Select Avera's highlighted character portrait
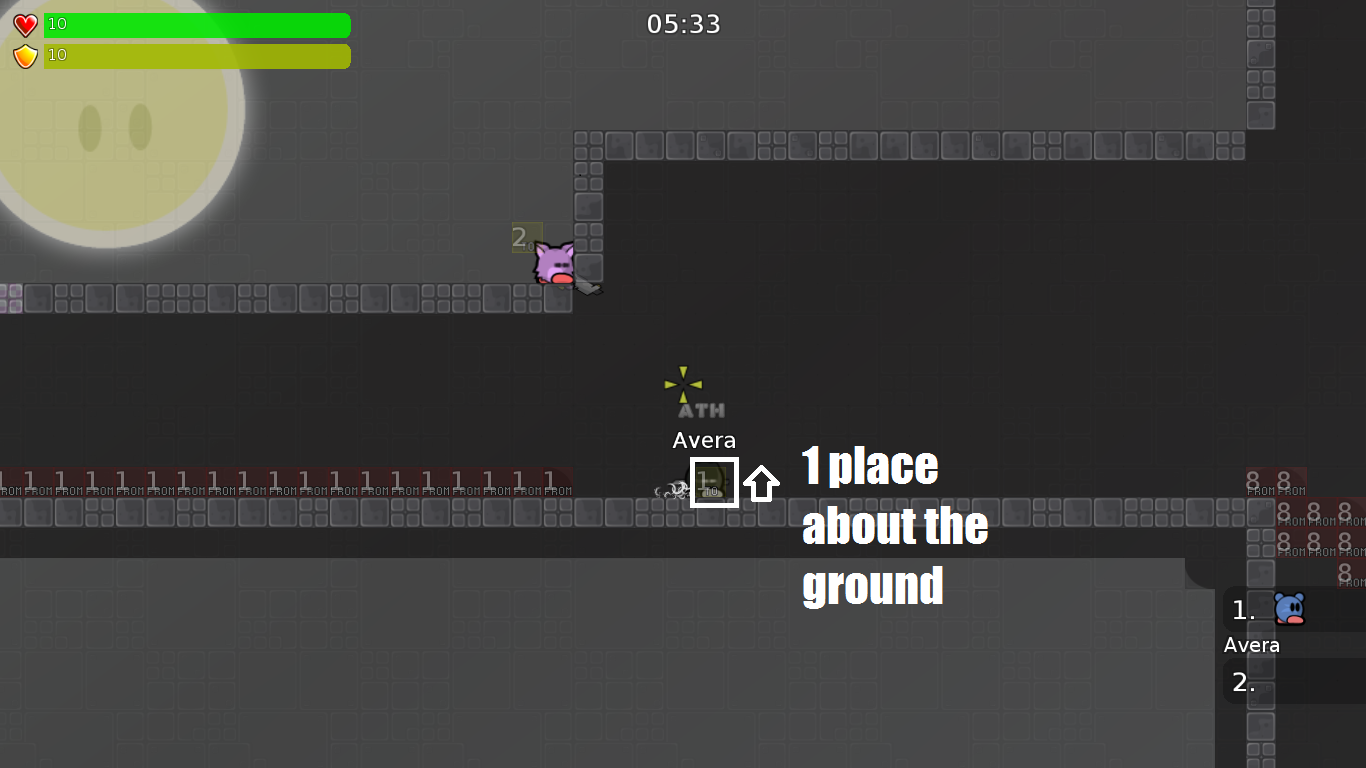The width and height of the screenshot is (1366, 768). [714, 483]
